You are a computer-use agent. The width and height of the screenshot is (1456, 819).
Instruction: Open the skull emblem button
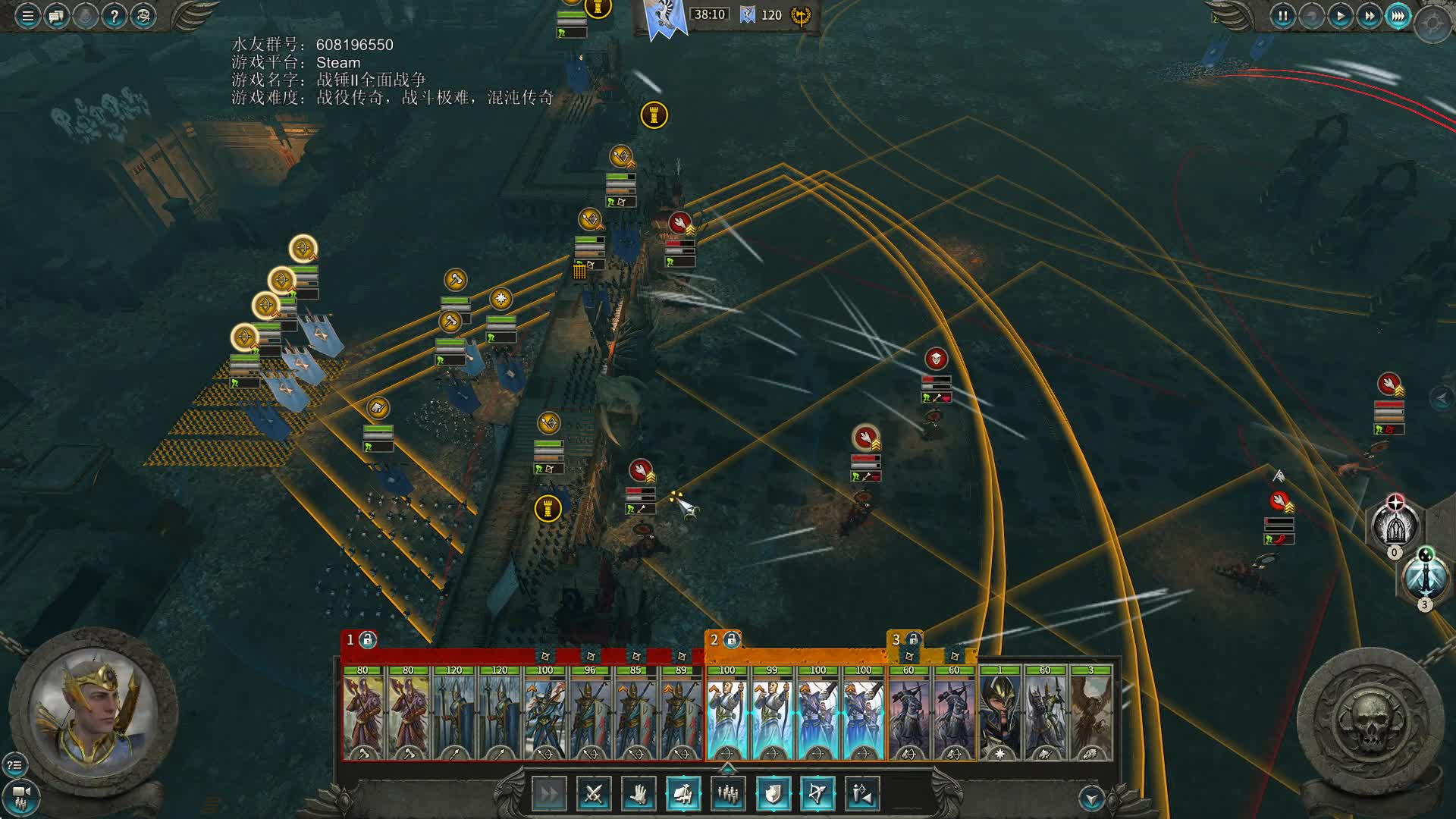(x=1370, y=720)
